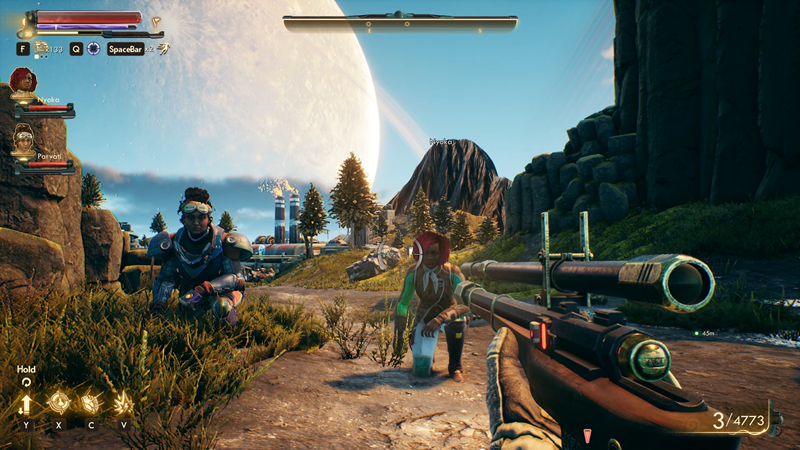Click the compass bar
The image size is (800, 450).
(400, 21)
